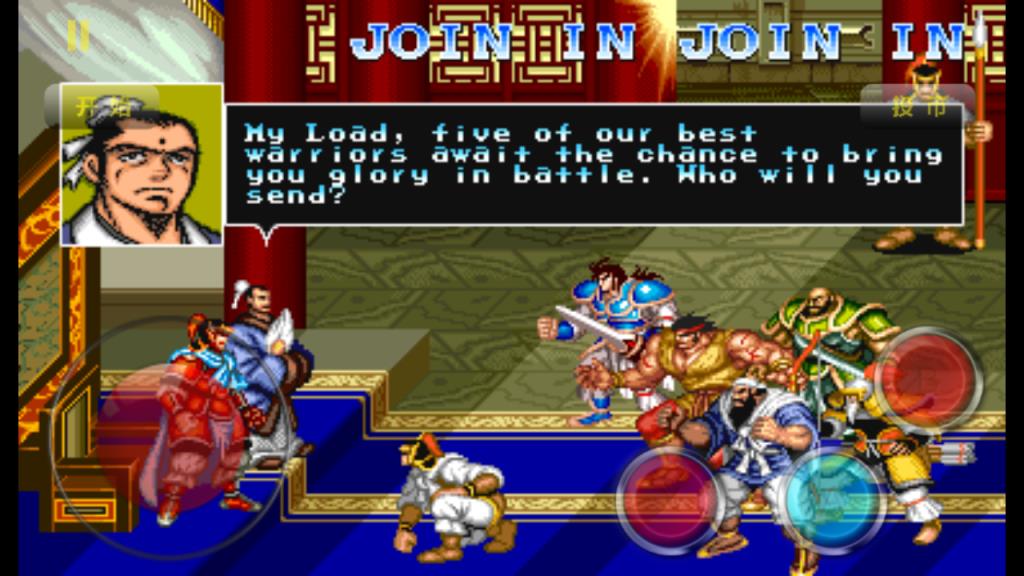Tap the 投币 insert coin button
Screen dimensions: 1024x576
coord(917,107)
